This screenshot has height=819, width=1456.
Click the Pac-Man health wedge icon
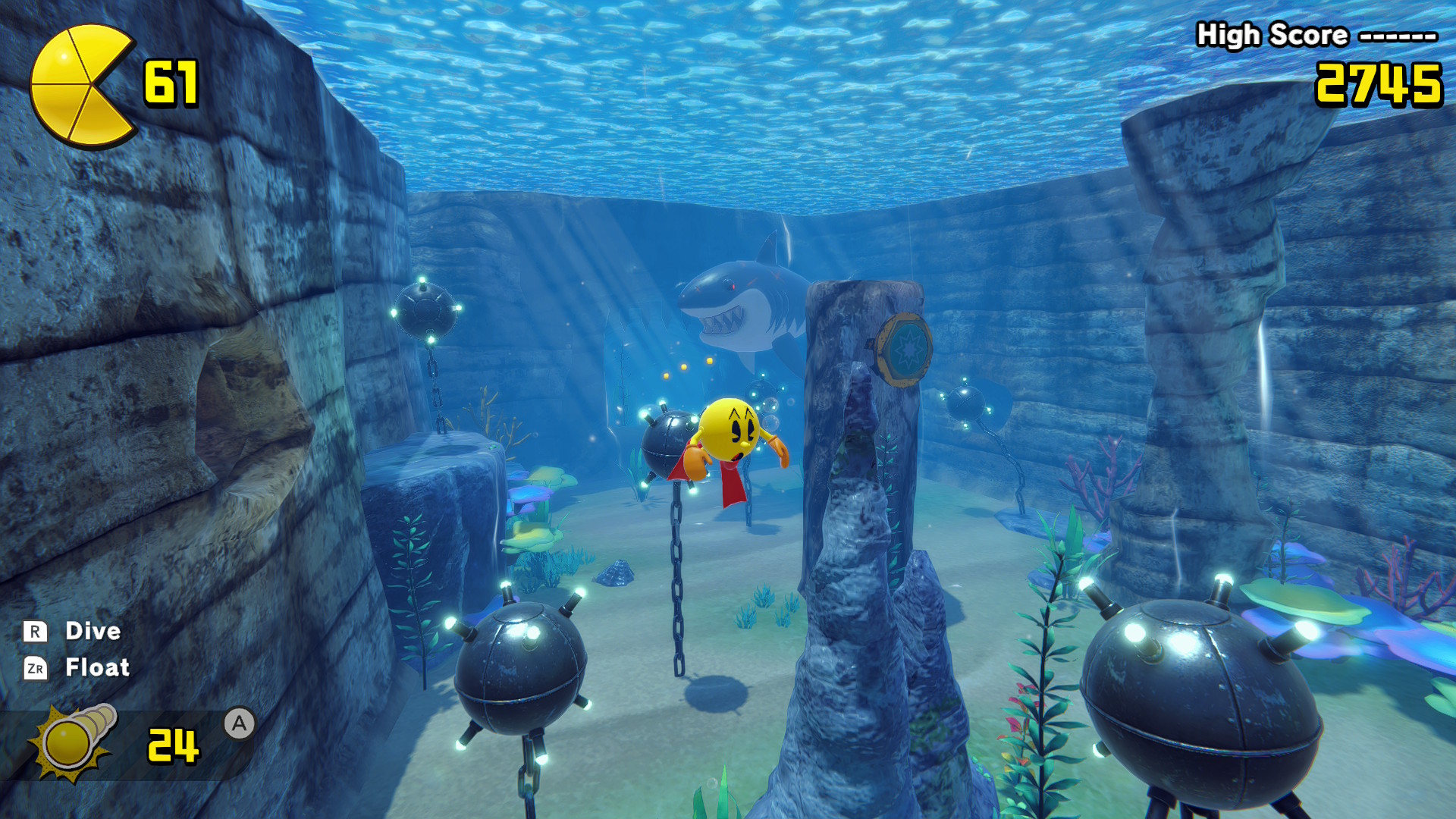click(x=82, y=85)
